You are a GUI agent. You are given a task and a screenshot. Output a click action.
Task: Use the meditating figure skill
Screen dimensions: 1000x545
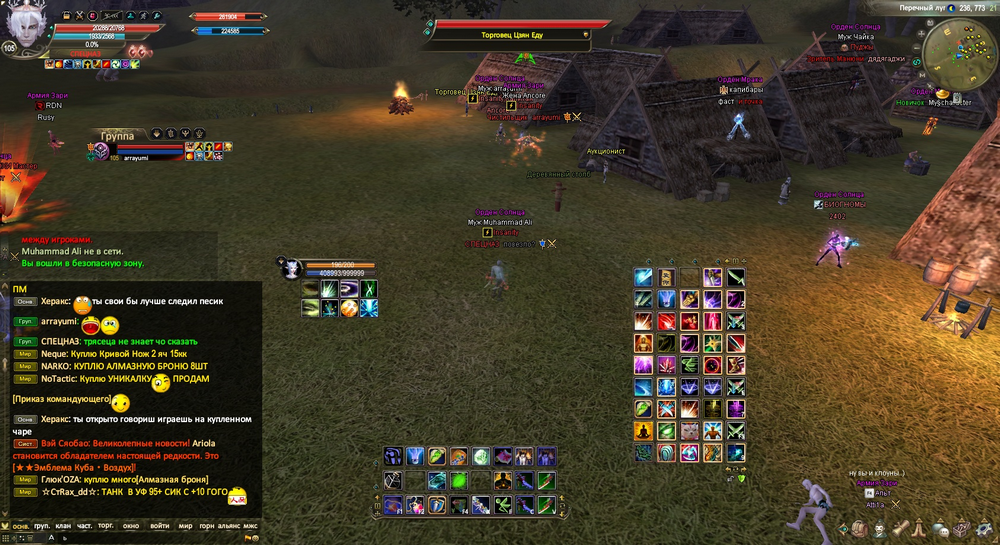pos(643,431)
